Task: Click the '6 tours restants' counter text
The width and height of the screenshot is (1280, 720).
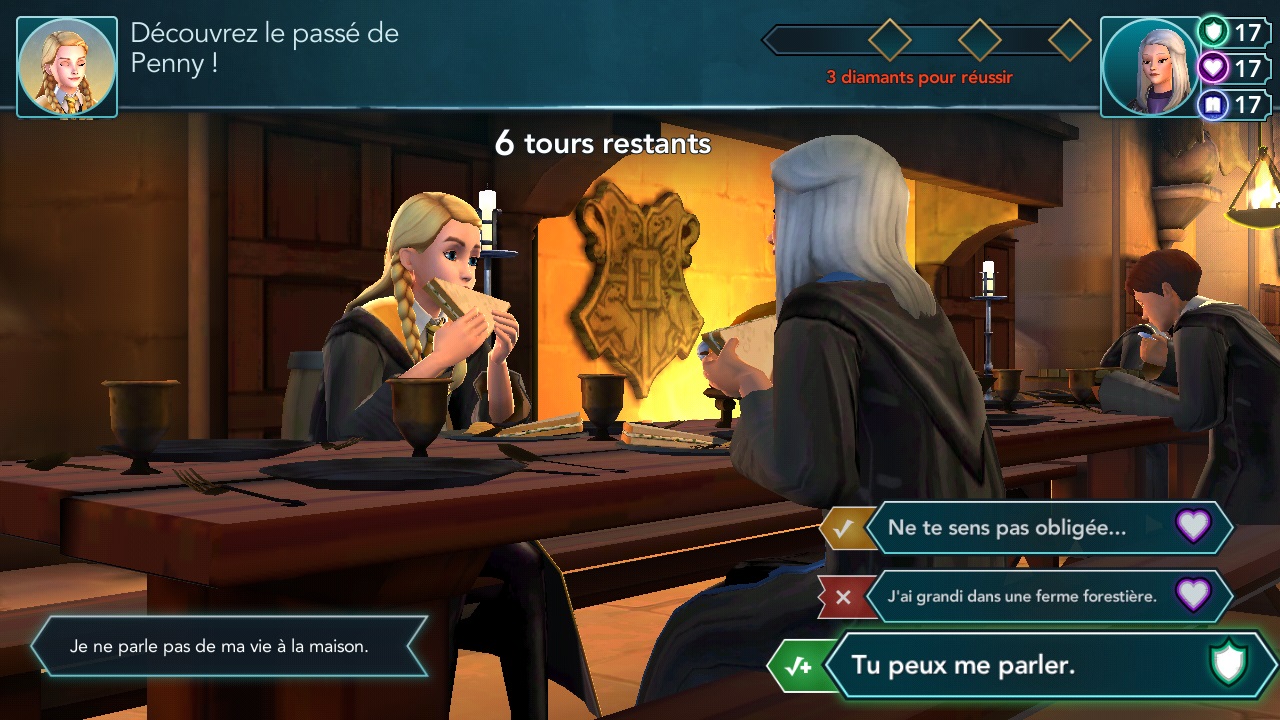Action: 601,144
